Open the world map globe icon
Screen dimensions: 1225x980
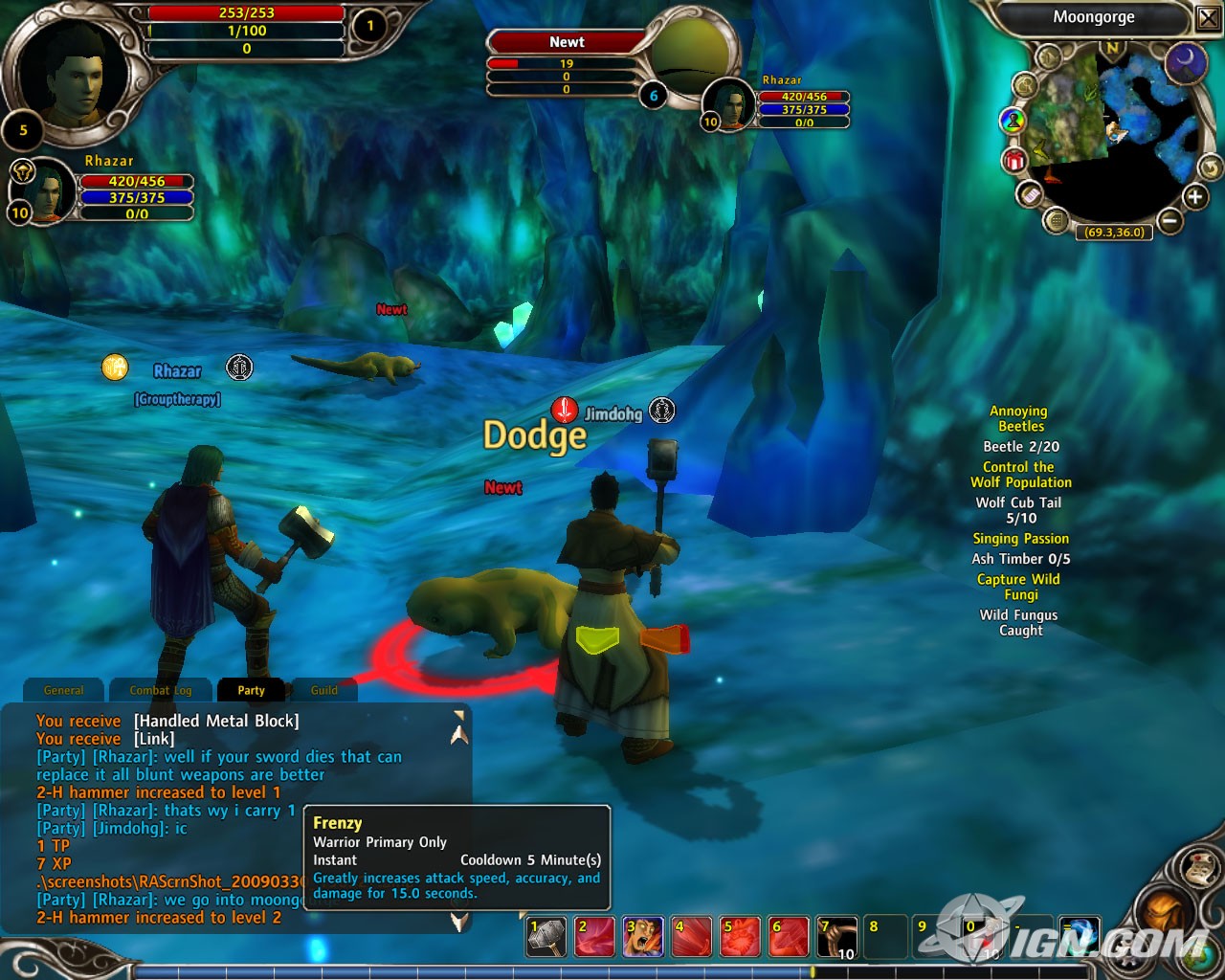coord(1198,957)
